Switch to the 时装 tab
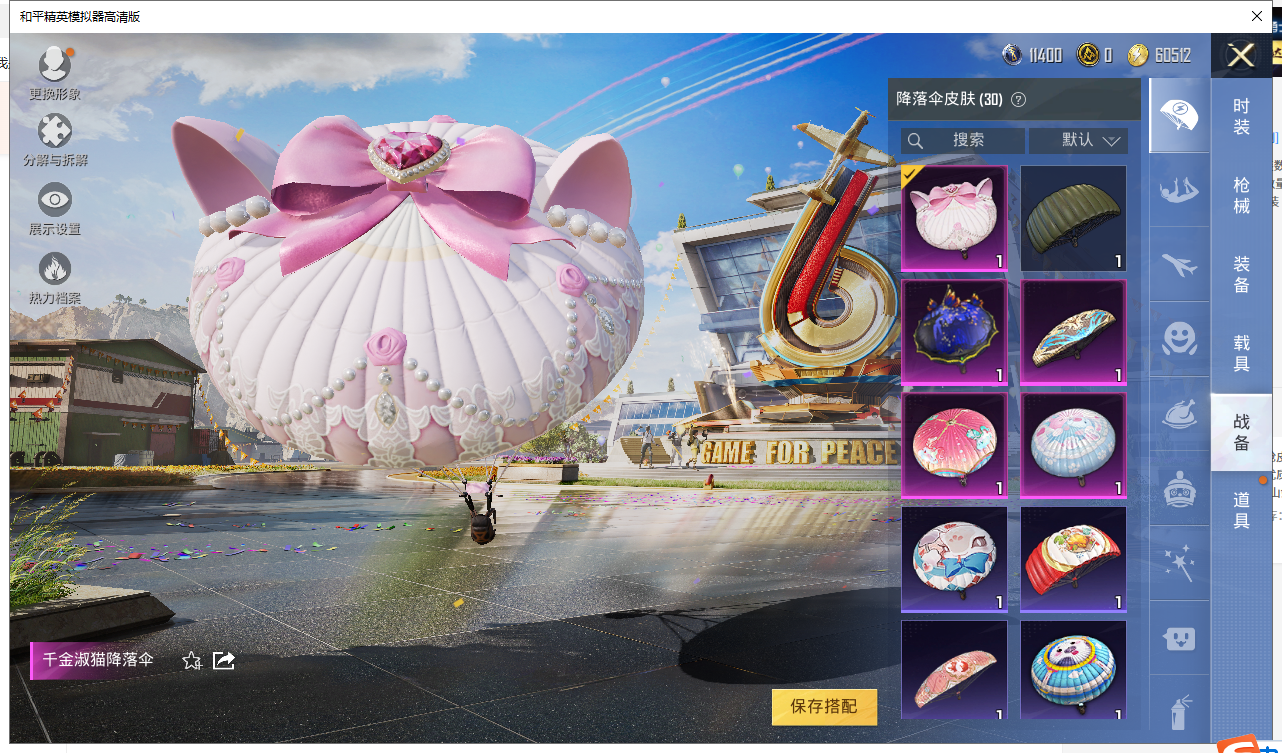This screenshot has height=753, width=1282. pos(1241,116)
